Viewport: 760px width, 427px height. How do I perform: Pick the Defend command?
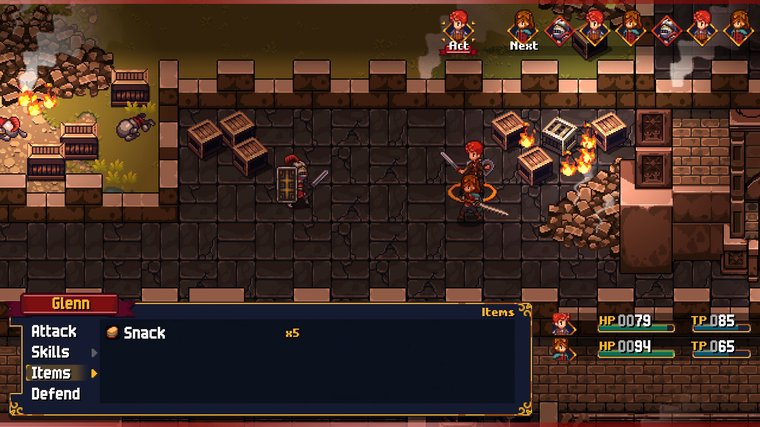pos(55,394)
